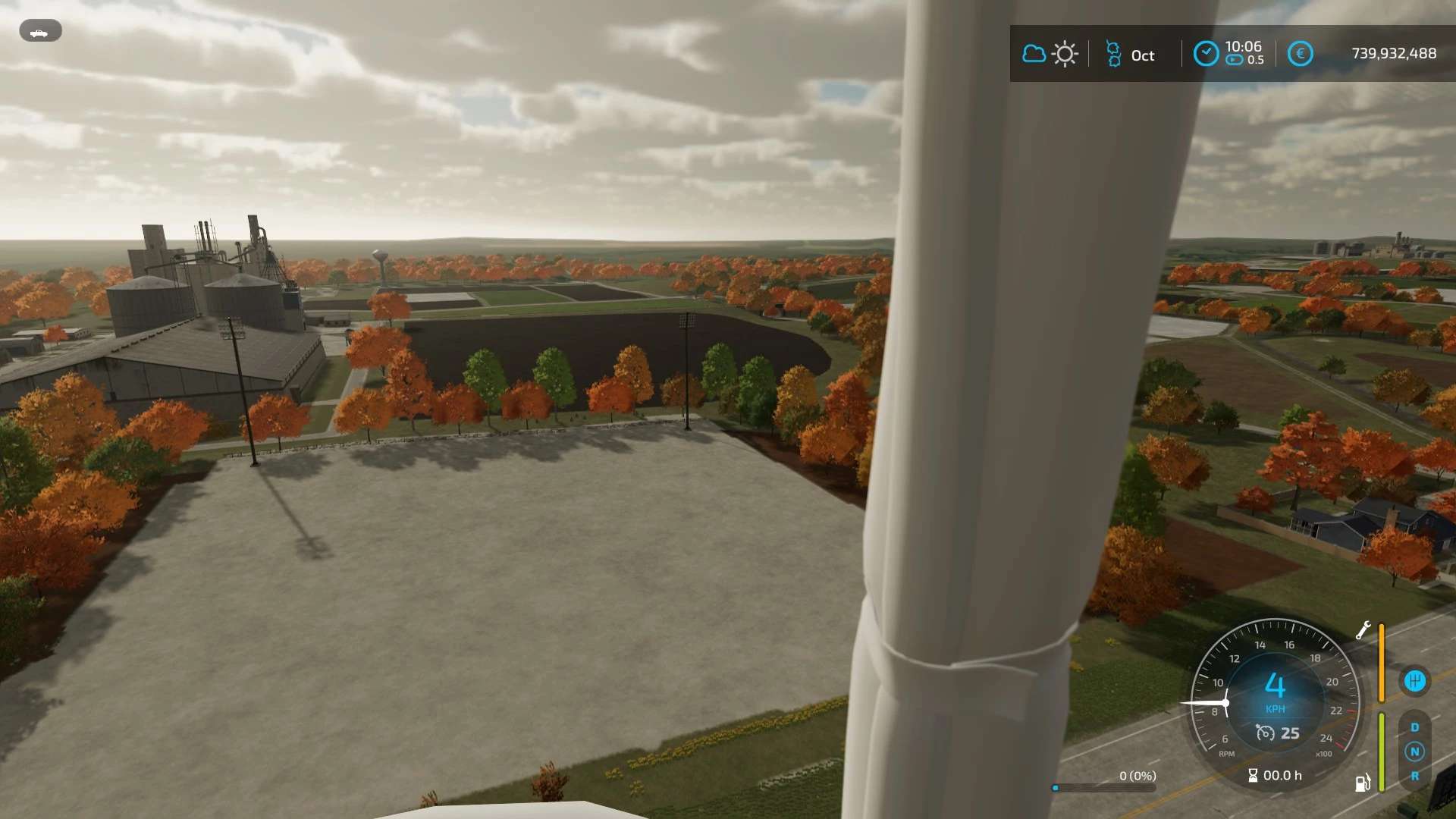Click the wrench damage icon
This screenshot has height=819, width=1456.
(1363, 630)
